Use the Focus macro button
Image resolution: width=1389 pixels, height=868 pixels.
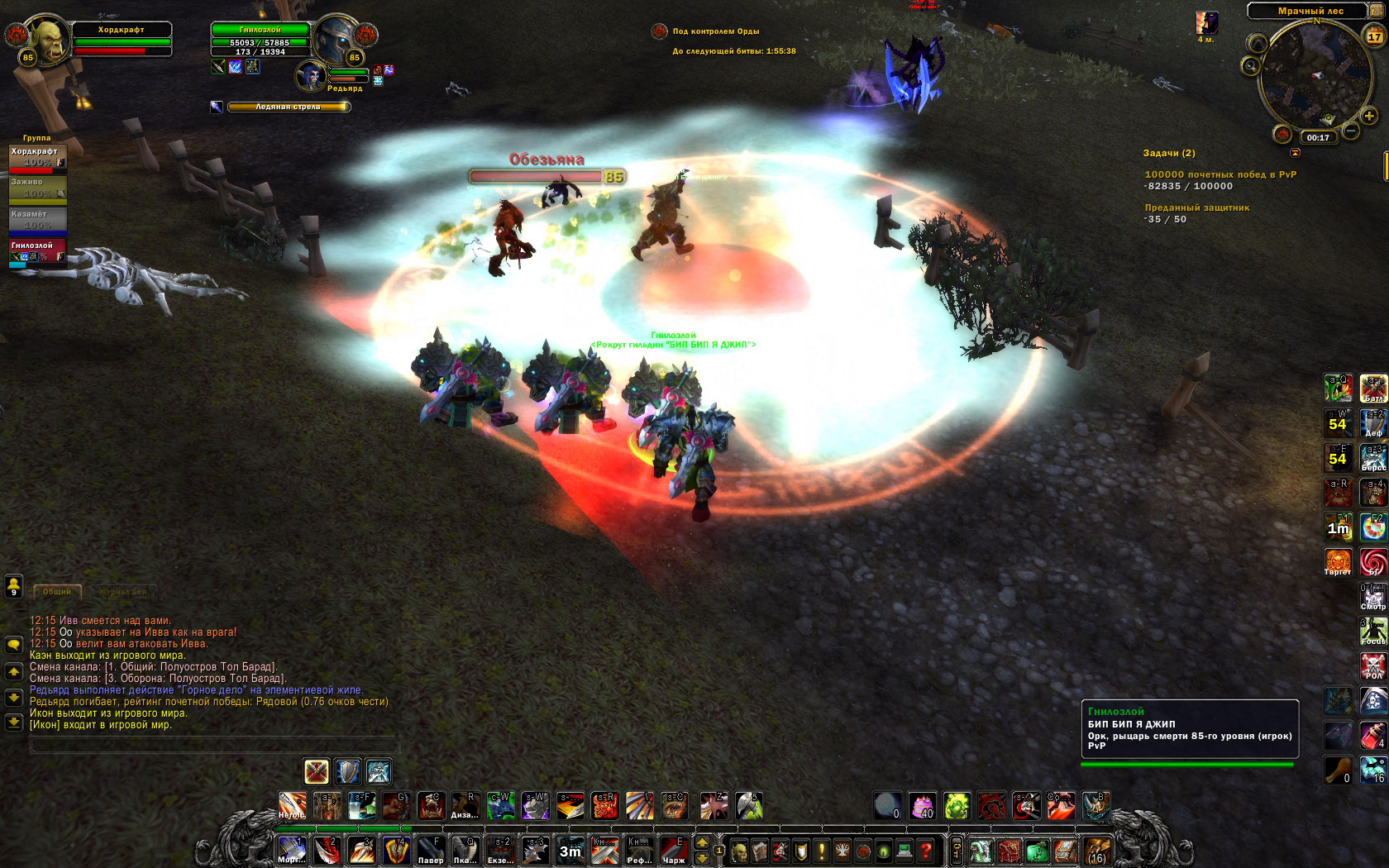(x=1373, y=631)
